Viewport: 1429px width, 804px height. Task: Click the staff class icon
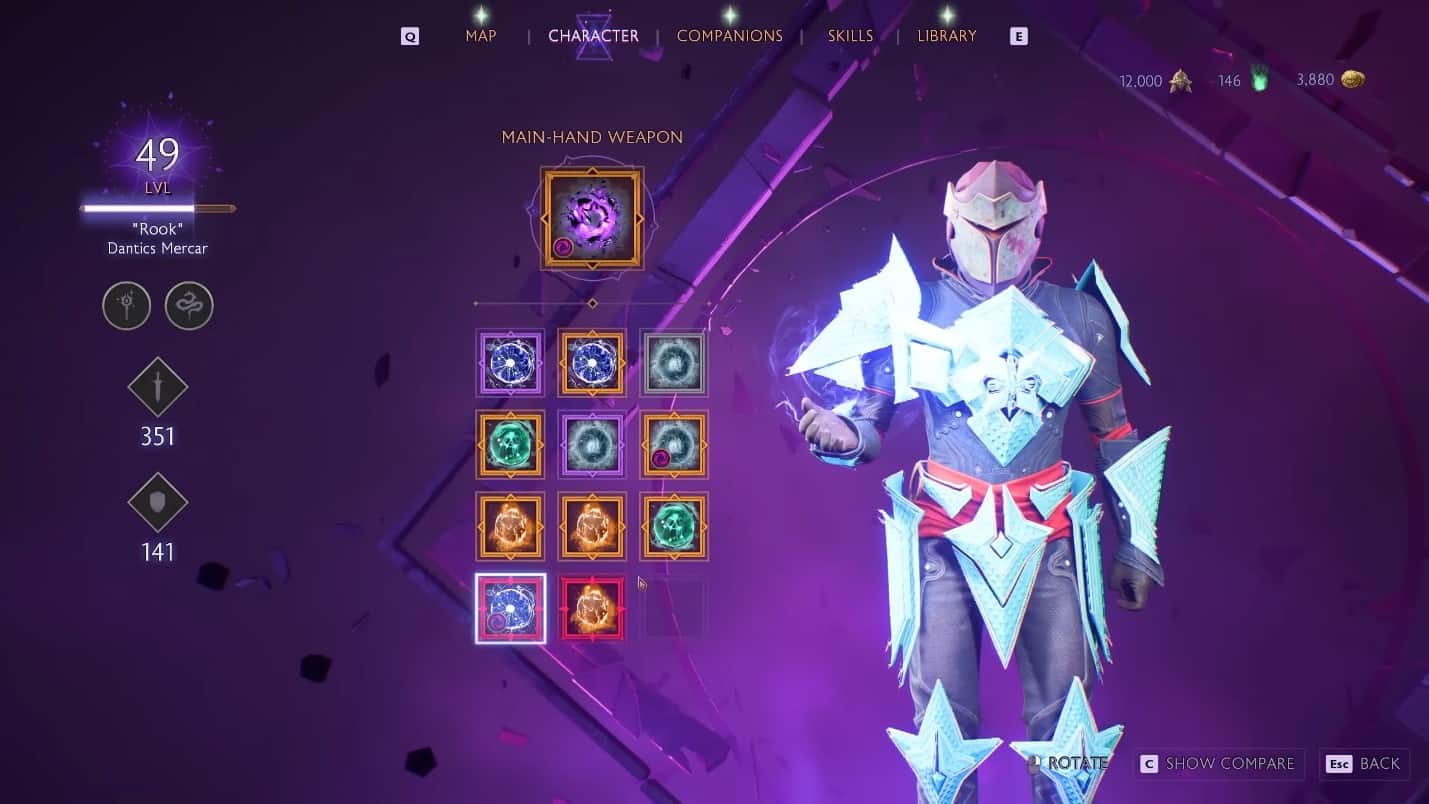(x=127, y=306)
